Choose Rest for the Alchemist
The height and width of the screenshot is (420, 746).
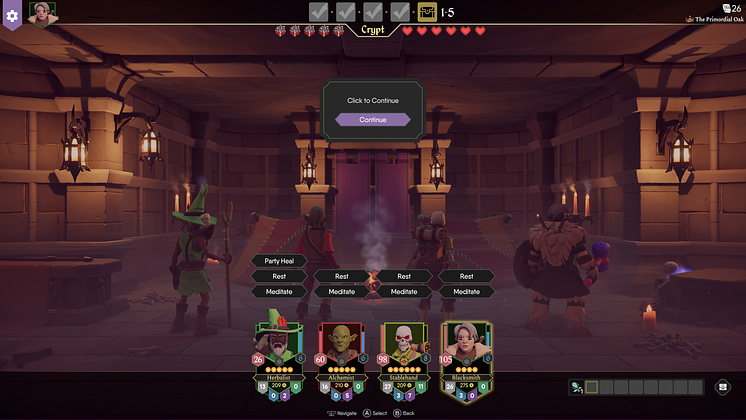[x=342, y=276]
